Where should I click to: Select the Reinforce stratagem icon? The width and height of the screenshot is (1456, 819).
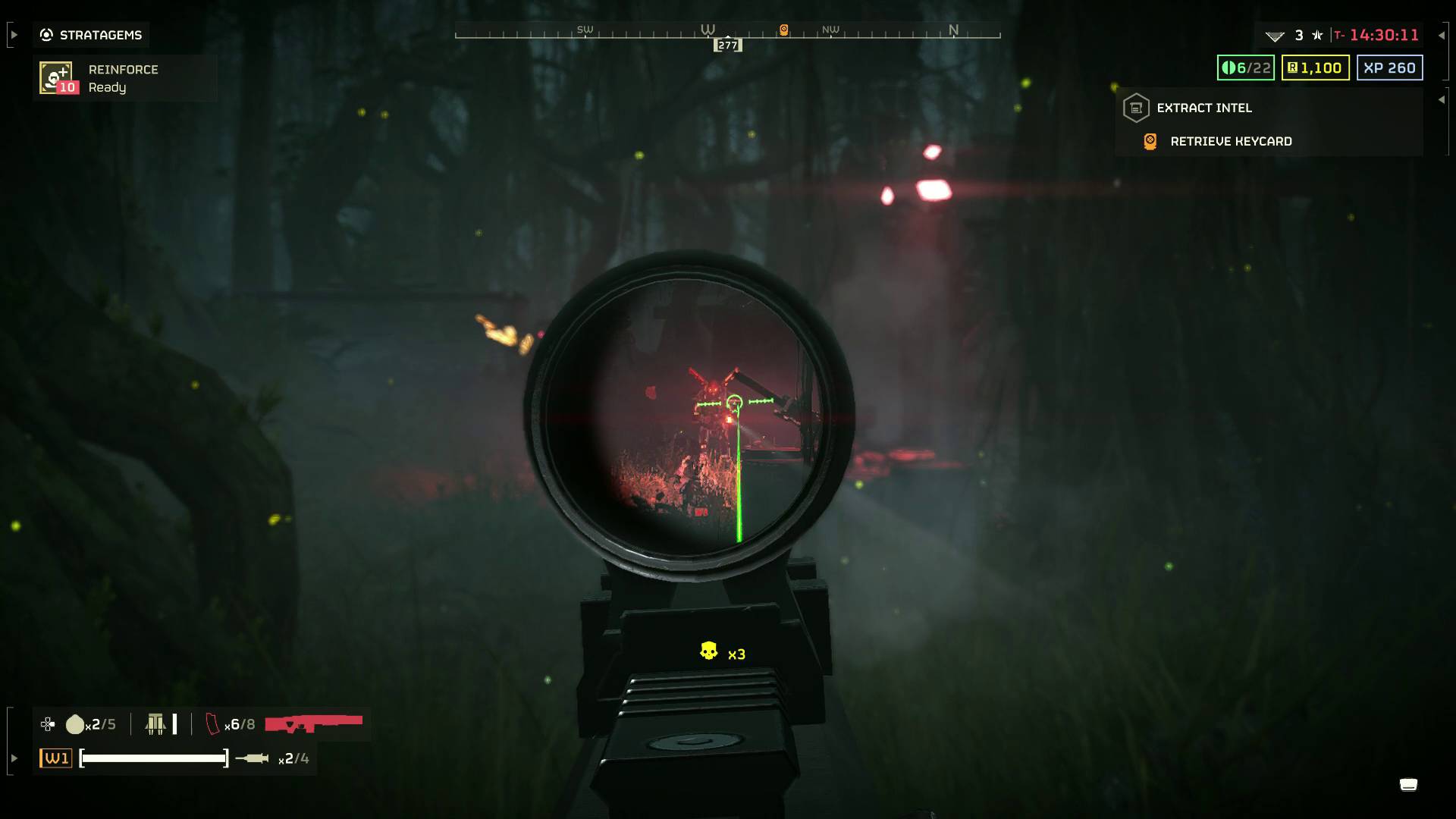(x=56, y=78)
